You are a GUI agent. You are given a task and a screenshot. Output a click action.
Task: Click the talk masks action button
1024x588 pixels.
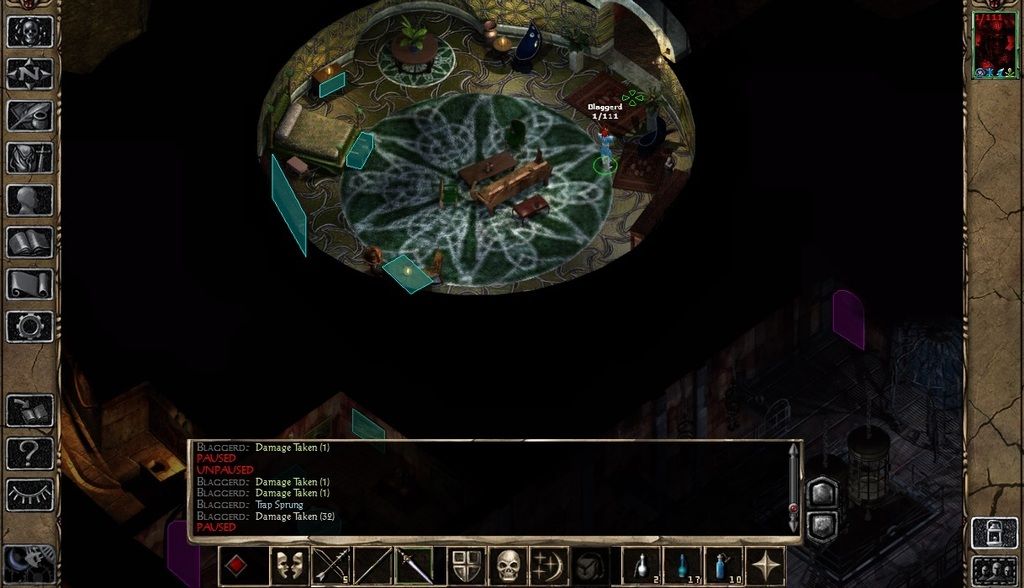[x=290, y=566]
